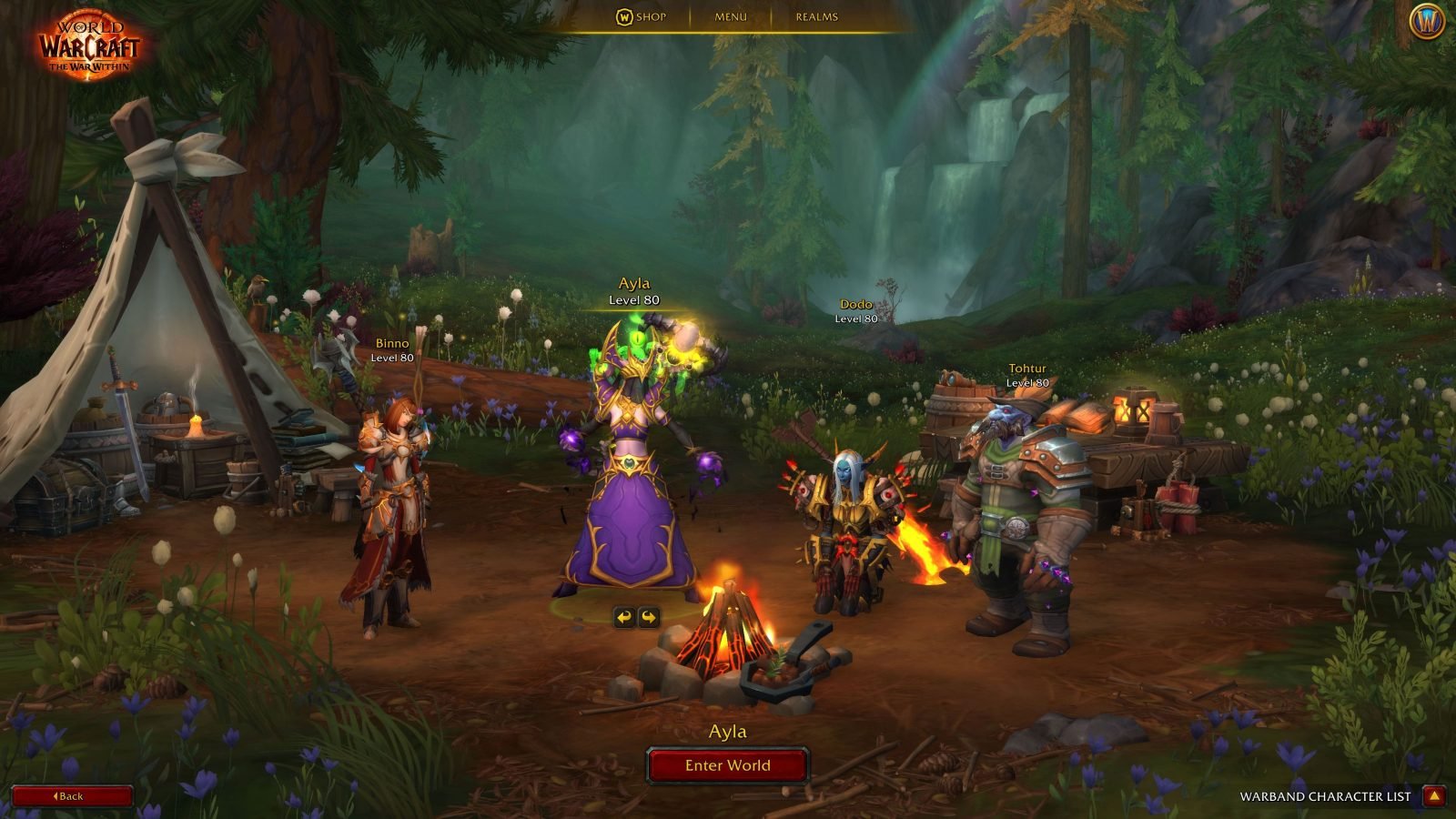Screen dimensions: 1456x819
Task: Click the Ayla name above Enter World
Action: tap(728, 730)
